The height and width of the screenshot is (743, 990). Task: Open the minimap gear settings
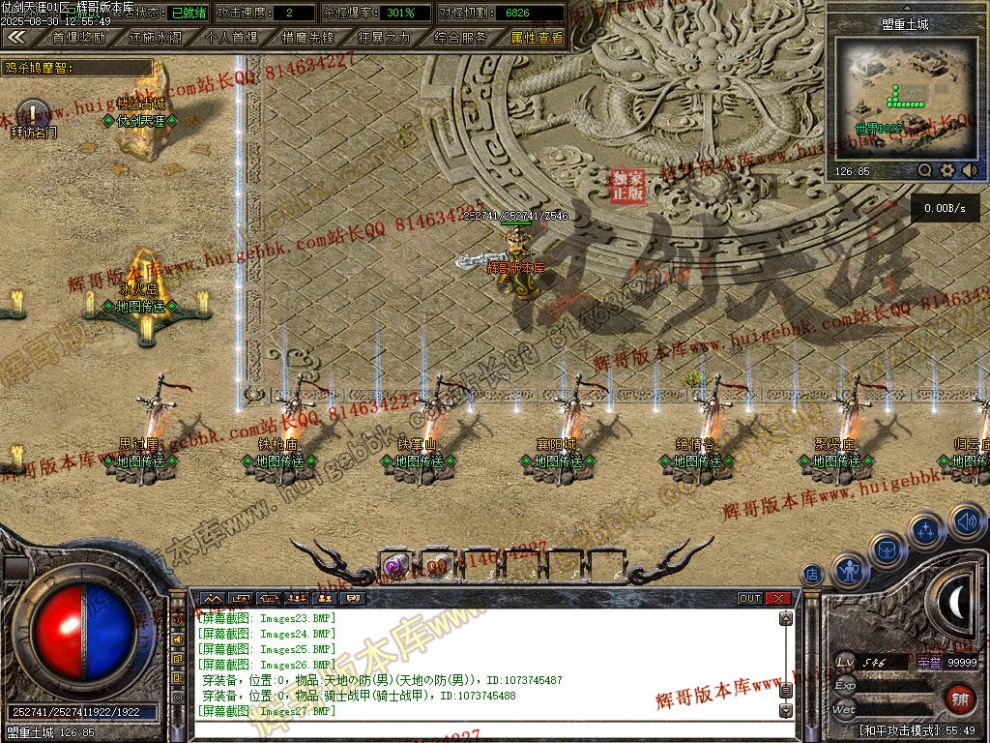947,171
